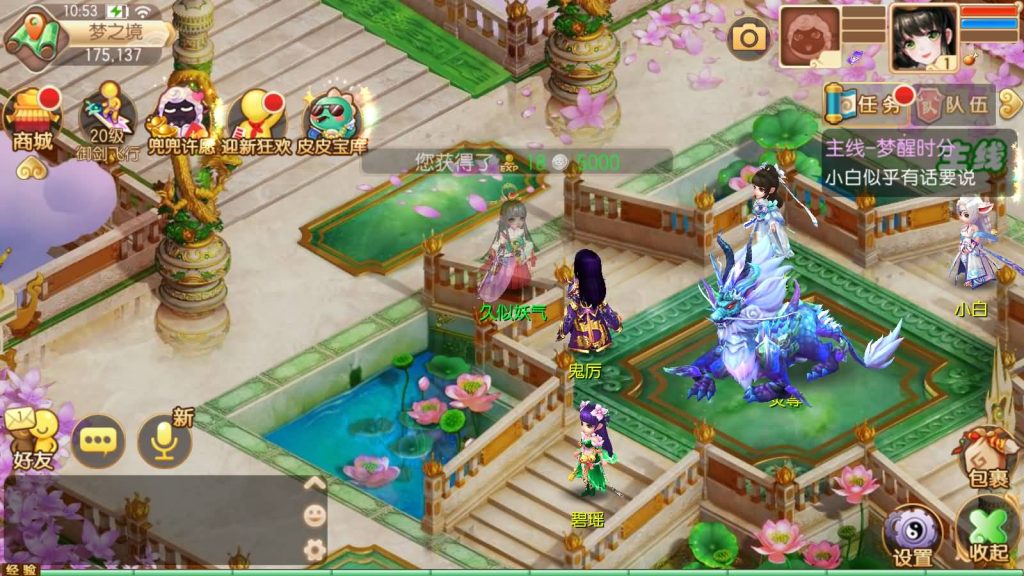Open the 设置 settings menu
Viewport: 1024px width, 576px height.
(x=912, y=535)
